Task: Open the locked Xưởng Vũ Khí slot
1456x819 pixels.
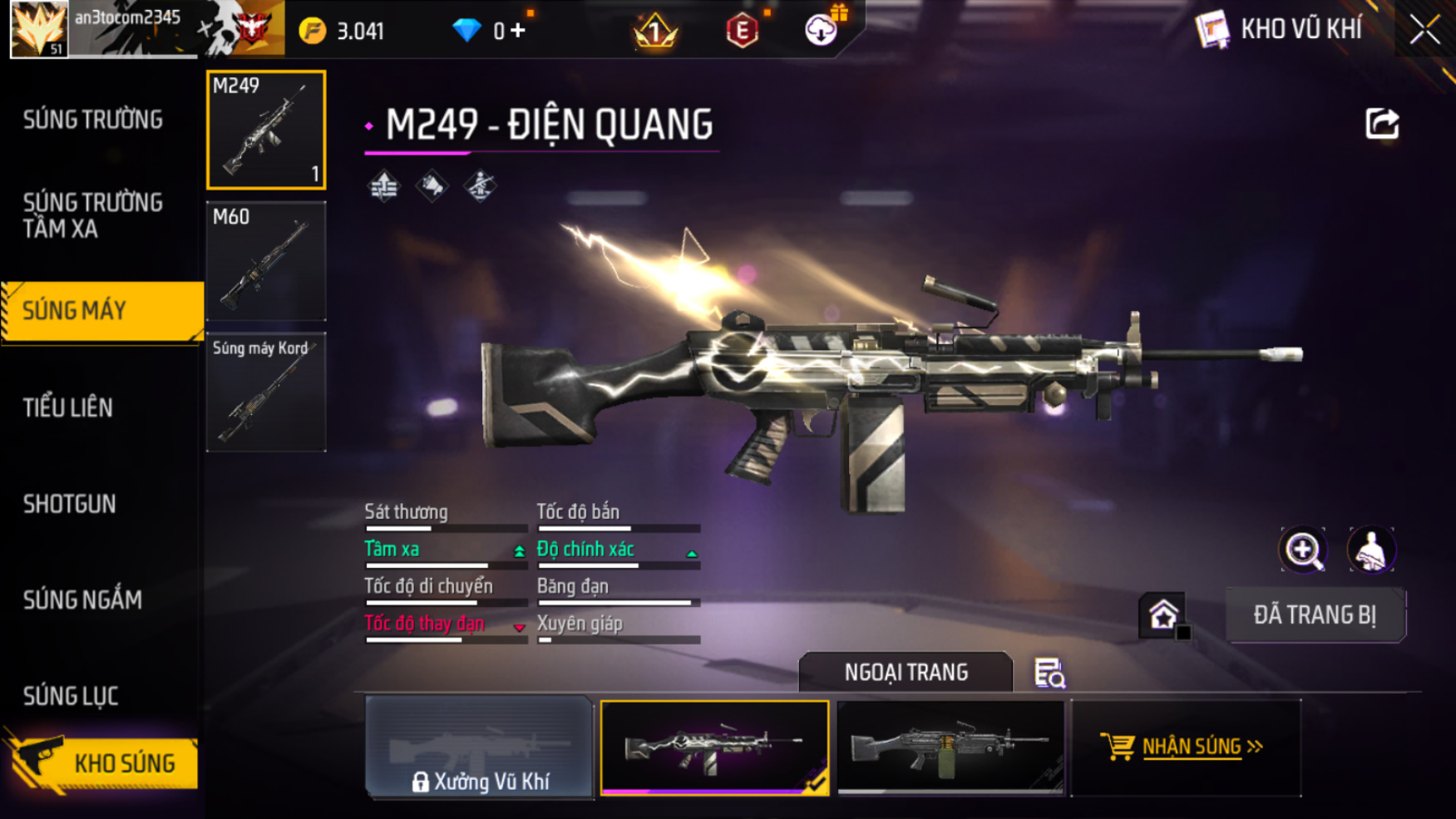Action: [479, 747]
